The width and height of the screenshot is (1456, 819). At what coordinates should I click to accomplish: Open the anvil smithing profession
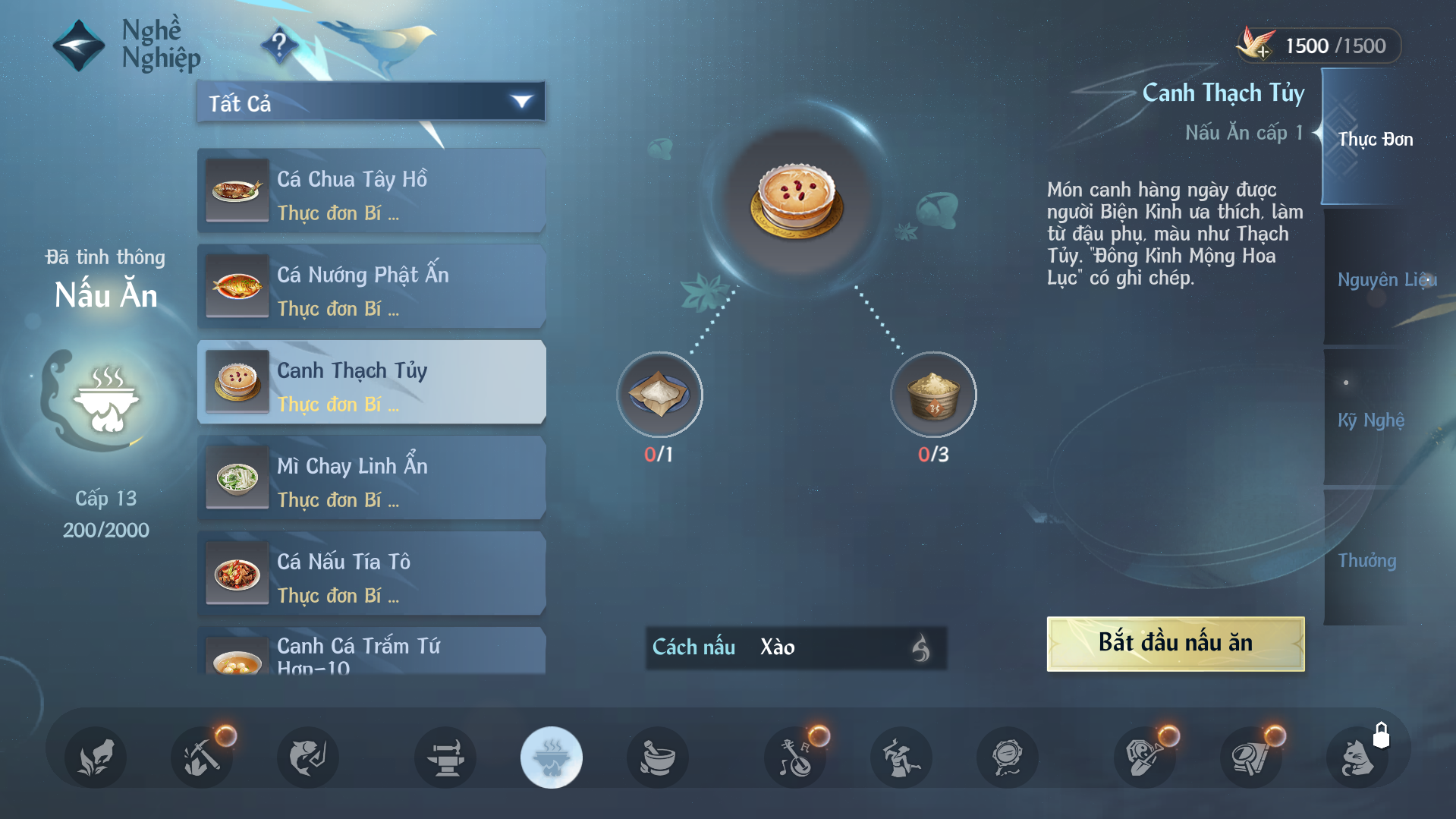click(x=445, y=757)
